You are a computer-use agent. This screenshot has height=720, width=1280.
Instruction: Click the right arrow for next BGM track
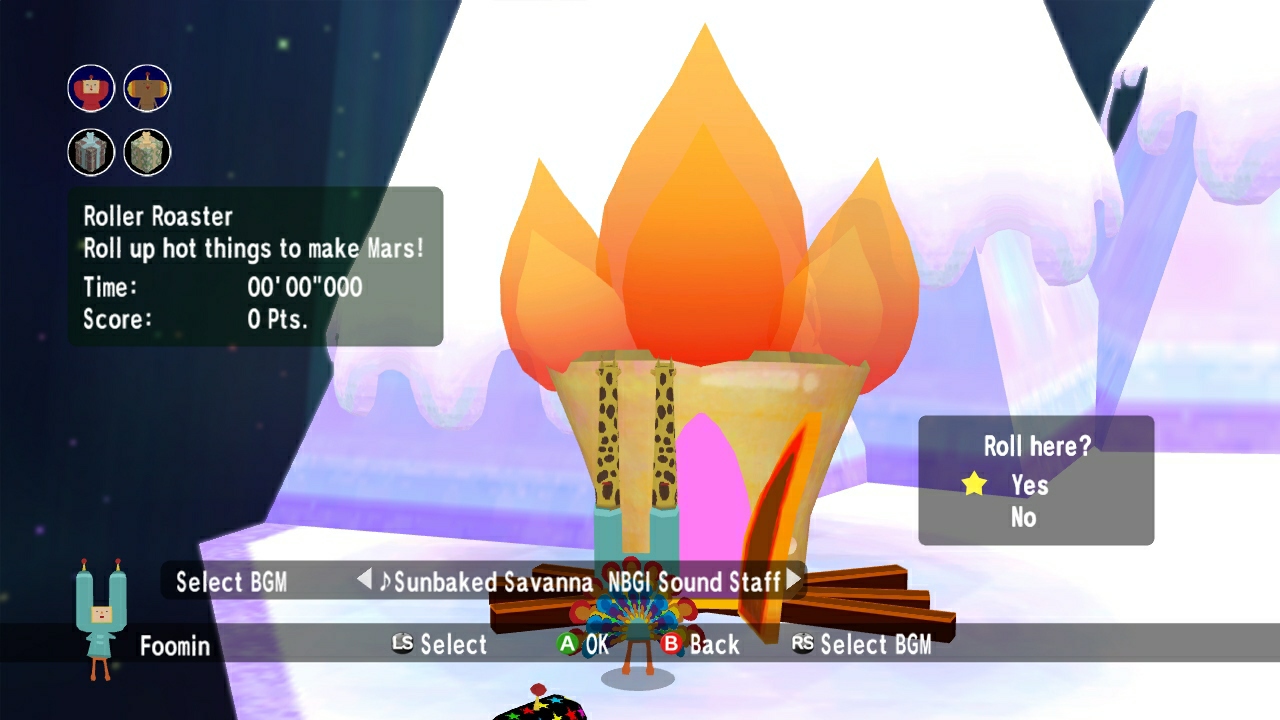click(x=791, y=580)
